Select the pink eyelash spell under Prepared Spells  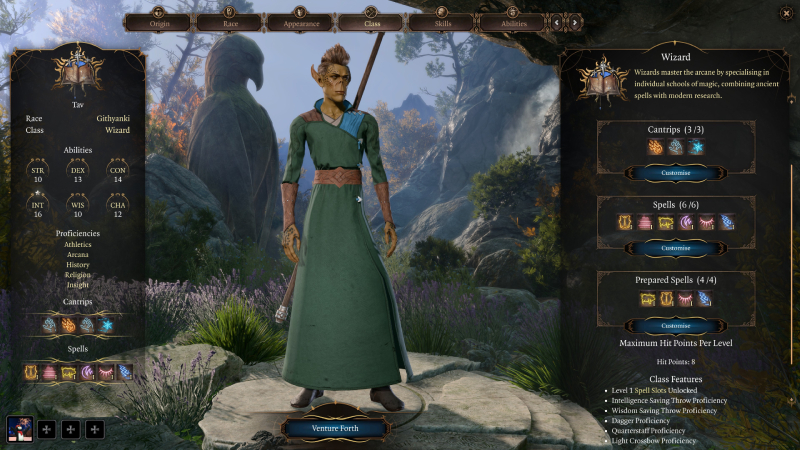click(x=686, y=299)
